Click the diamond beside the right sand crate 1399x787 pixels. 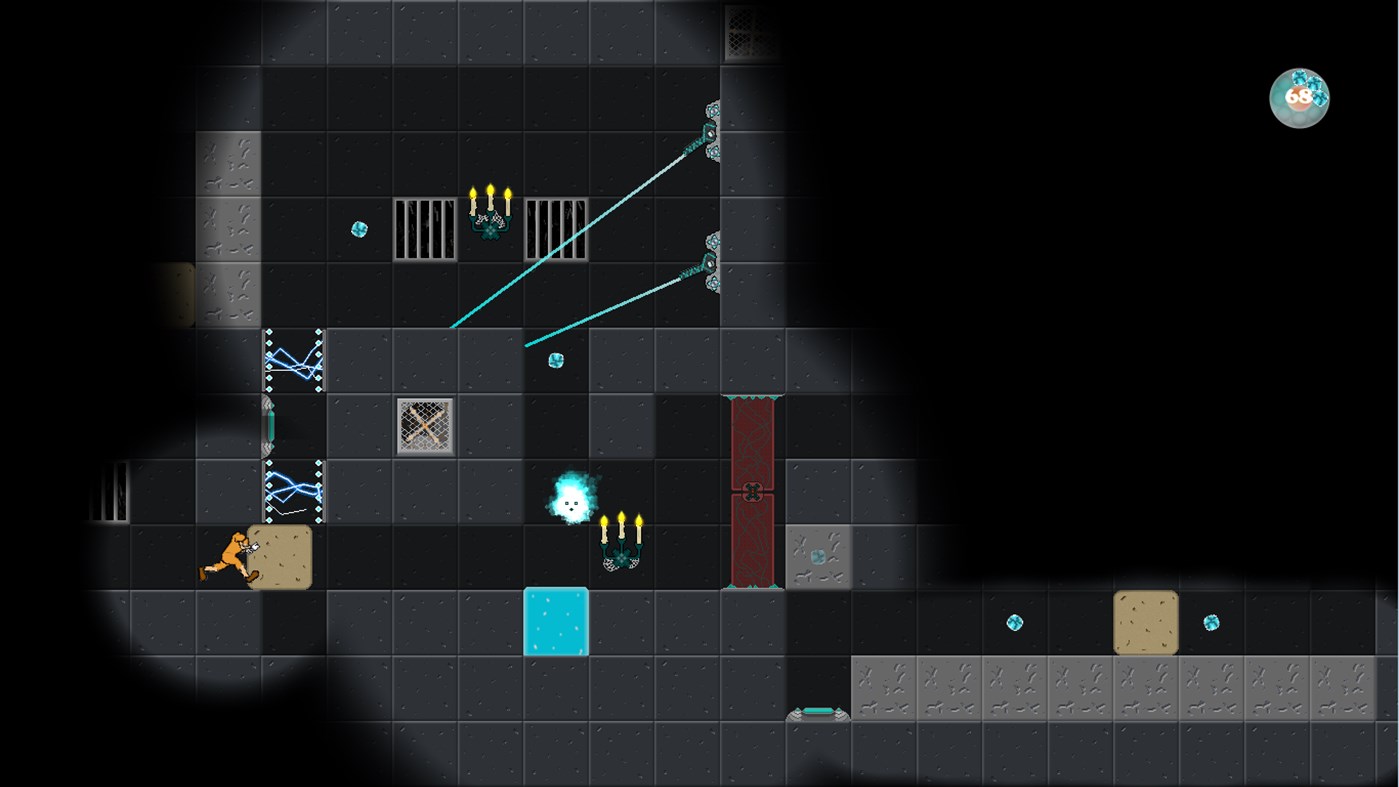(x=1212, y=623)
